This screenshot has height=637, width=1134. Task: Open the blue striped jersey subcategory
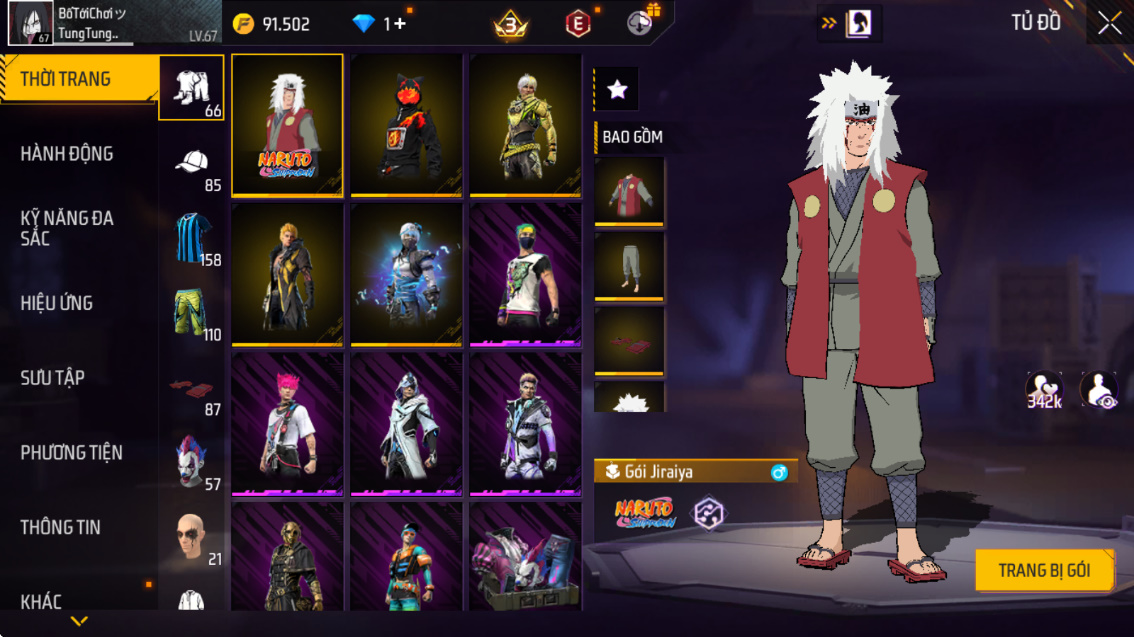tap(192, 238)
